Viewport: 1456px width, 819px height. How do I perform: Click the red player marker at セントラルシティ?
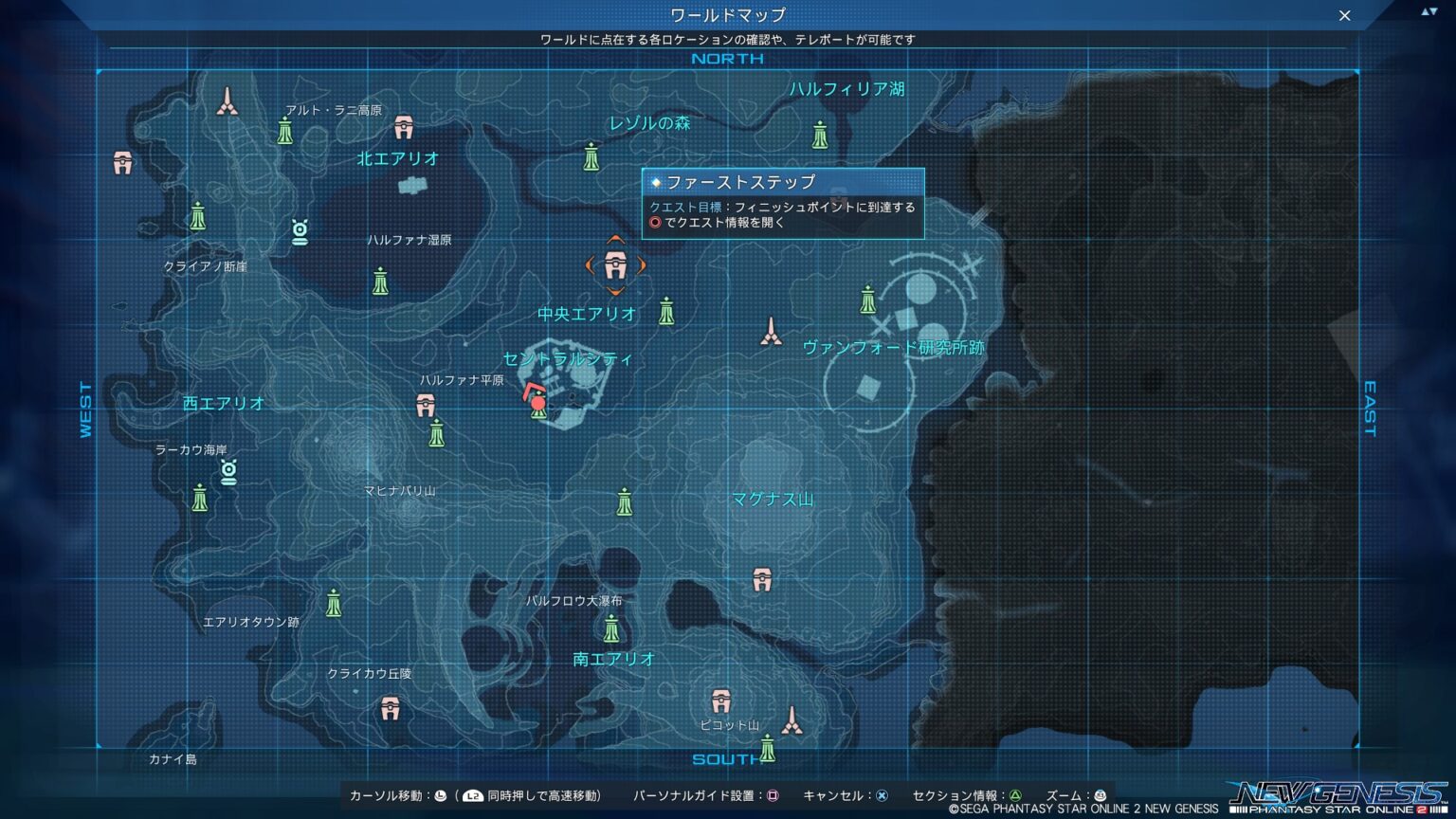click(537, 401)
